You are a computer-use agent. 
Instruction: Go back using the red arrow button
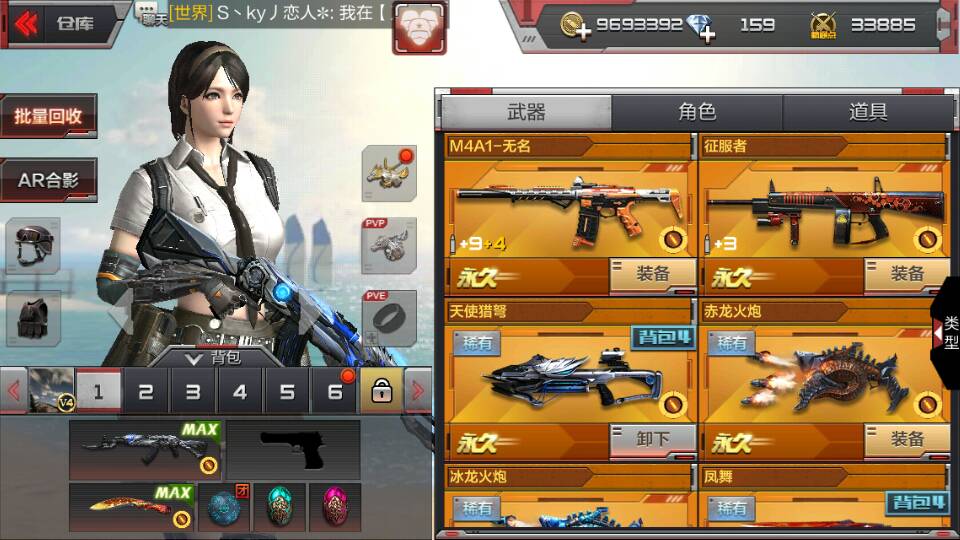point(26,22)
